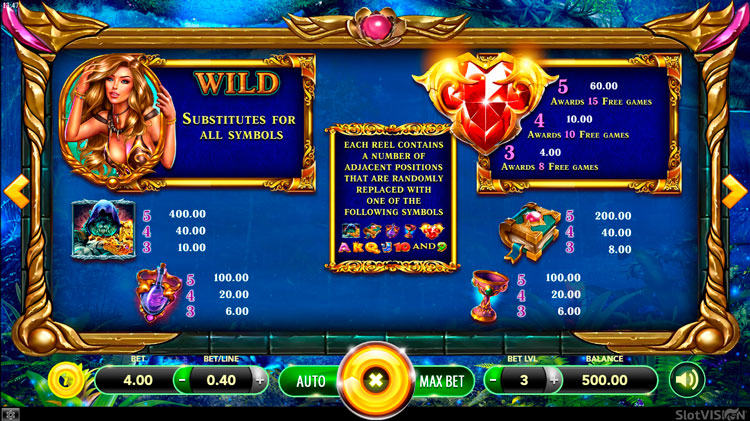The height and width of the screenshot is (421, 750).
Task: Turn on AUTO spin mode
Action: point(311,381)
